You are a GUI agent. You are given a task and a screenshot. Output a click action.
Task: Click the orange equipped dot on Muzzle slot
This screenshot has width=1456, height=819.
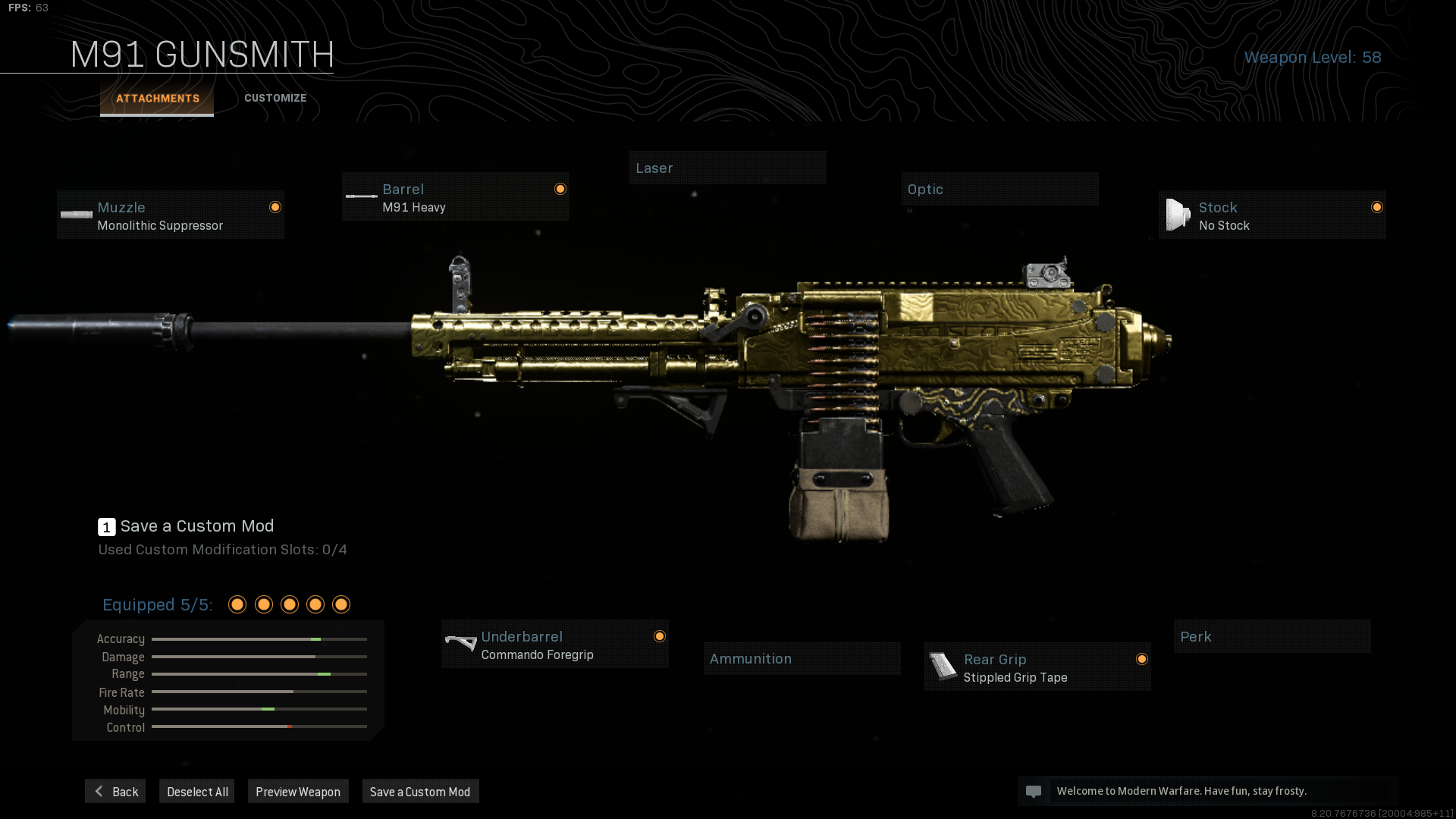coord(275,206)
